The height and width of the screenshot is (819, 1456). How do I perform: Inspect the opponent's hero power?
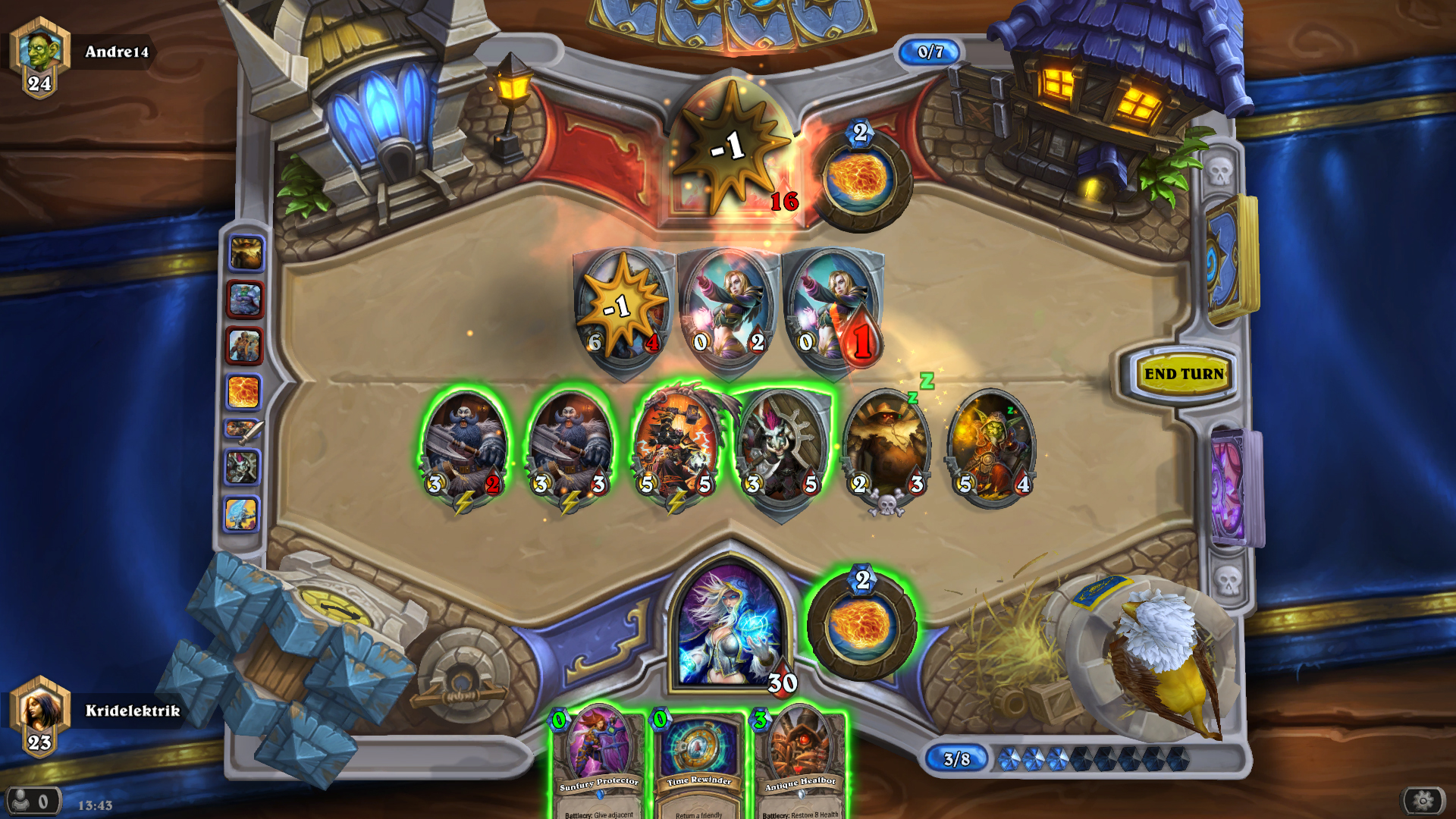(x=861, y=180)
